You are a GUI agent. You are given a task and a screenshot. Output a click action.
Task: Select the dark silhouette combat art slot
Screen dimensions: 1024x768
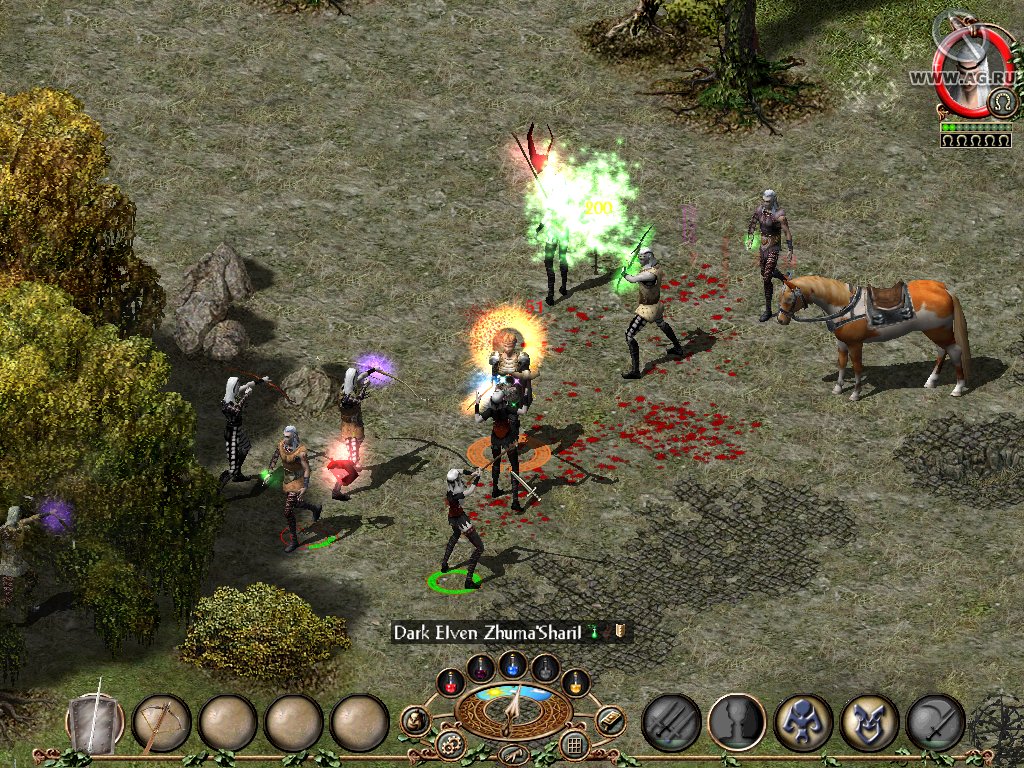click(x=737, y=722)
